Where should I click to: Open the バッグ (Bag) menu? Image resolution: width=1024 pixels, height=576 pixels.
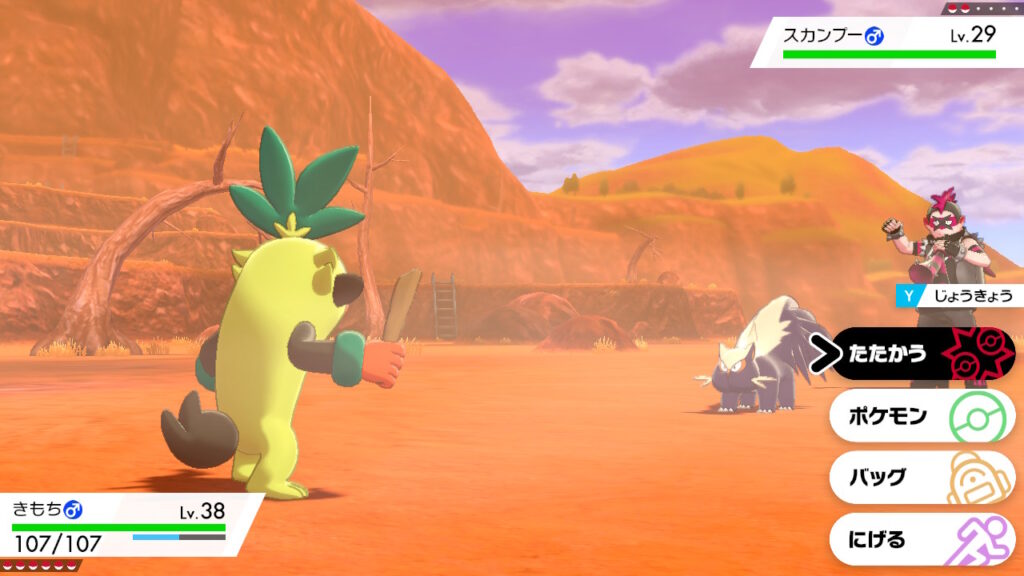click(x=920, y=478)
